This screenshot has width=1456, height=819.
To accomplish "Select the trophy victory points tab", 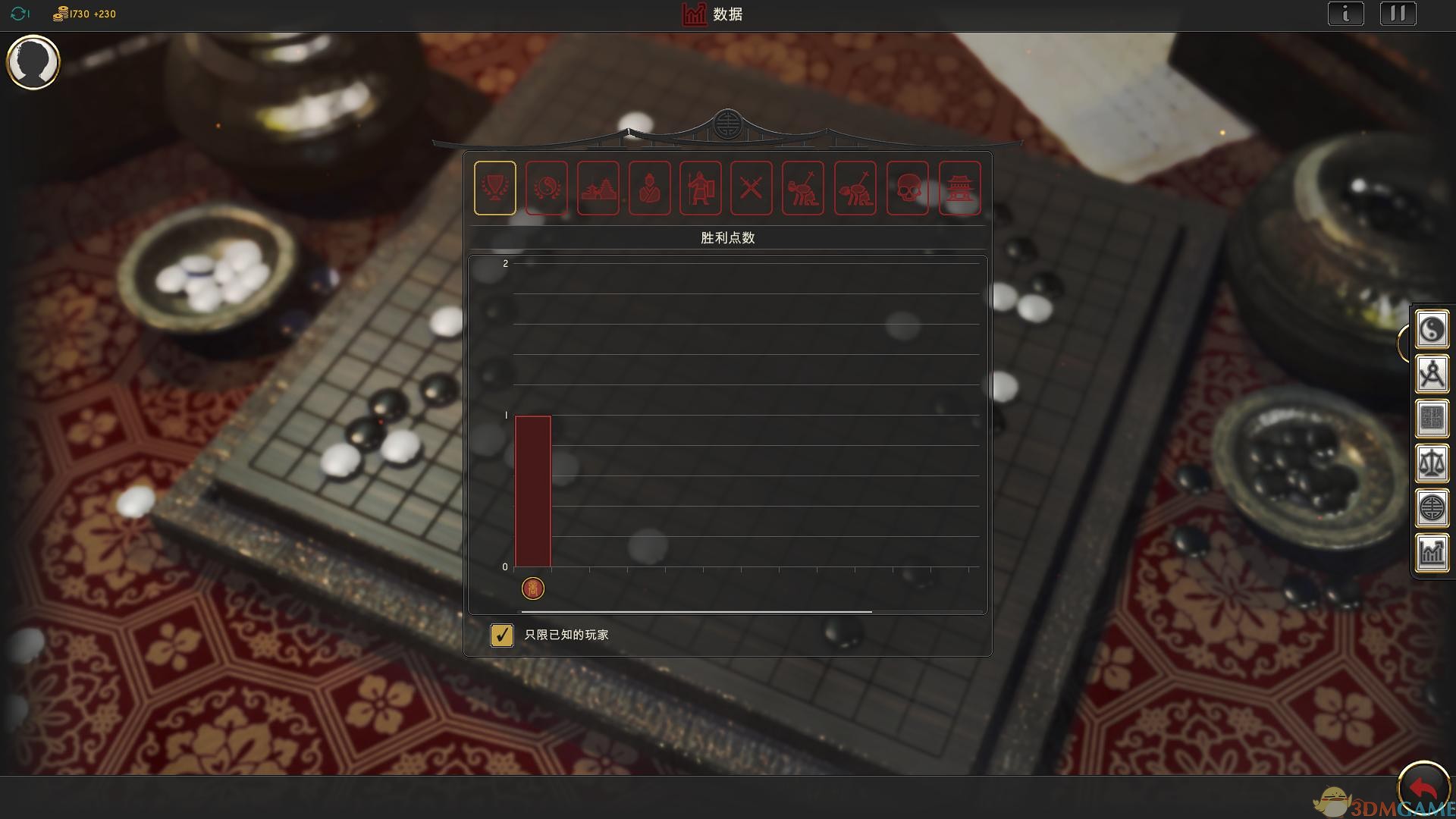I will pos(495,188).
